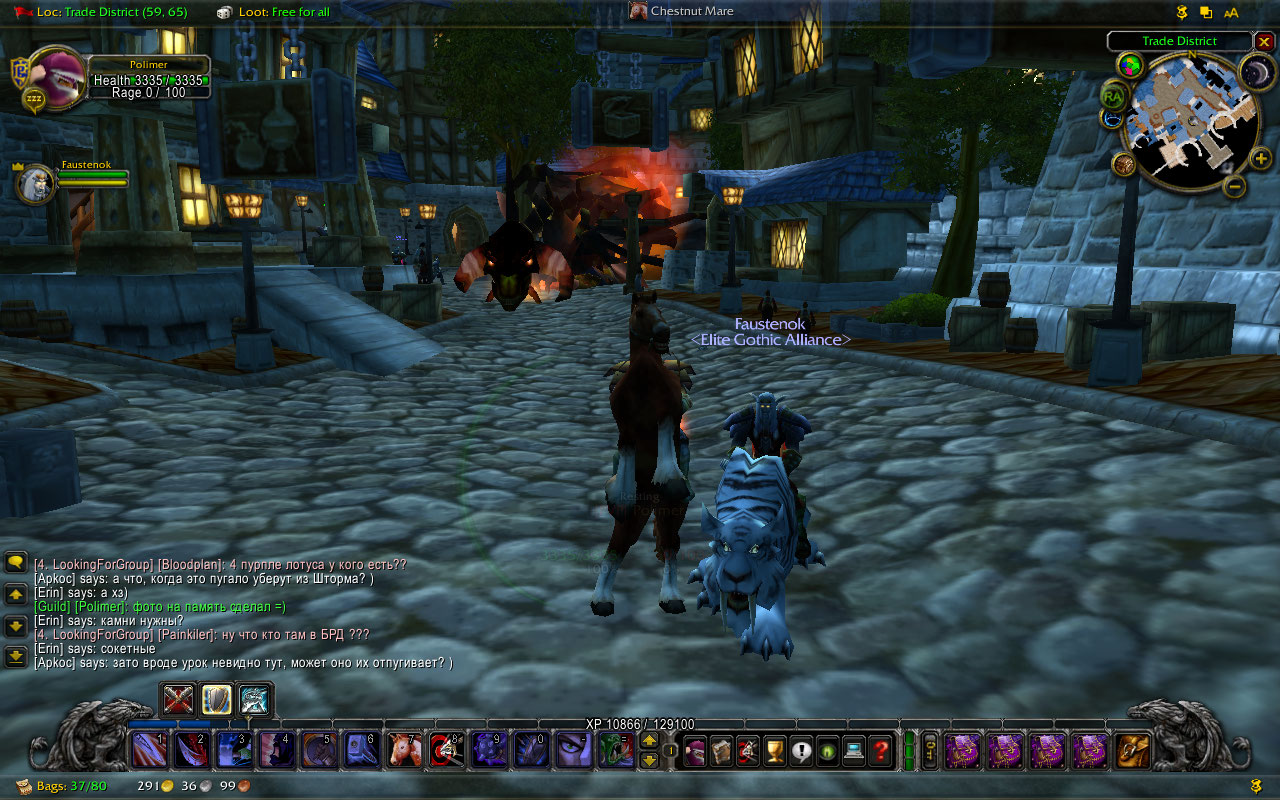Activate the ability in hotbar slot 1
Image resolution: width=1280 pixels, height=800 pixels.
click(149, 749)
